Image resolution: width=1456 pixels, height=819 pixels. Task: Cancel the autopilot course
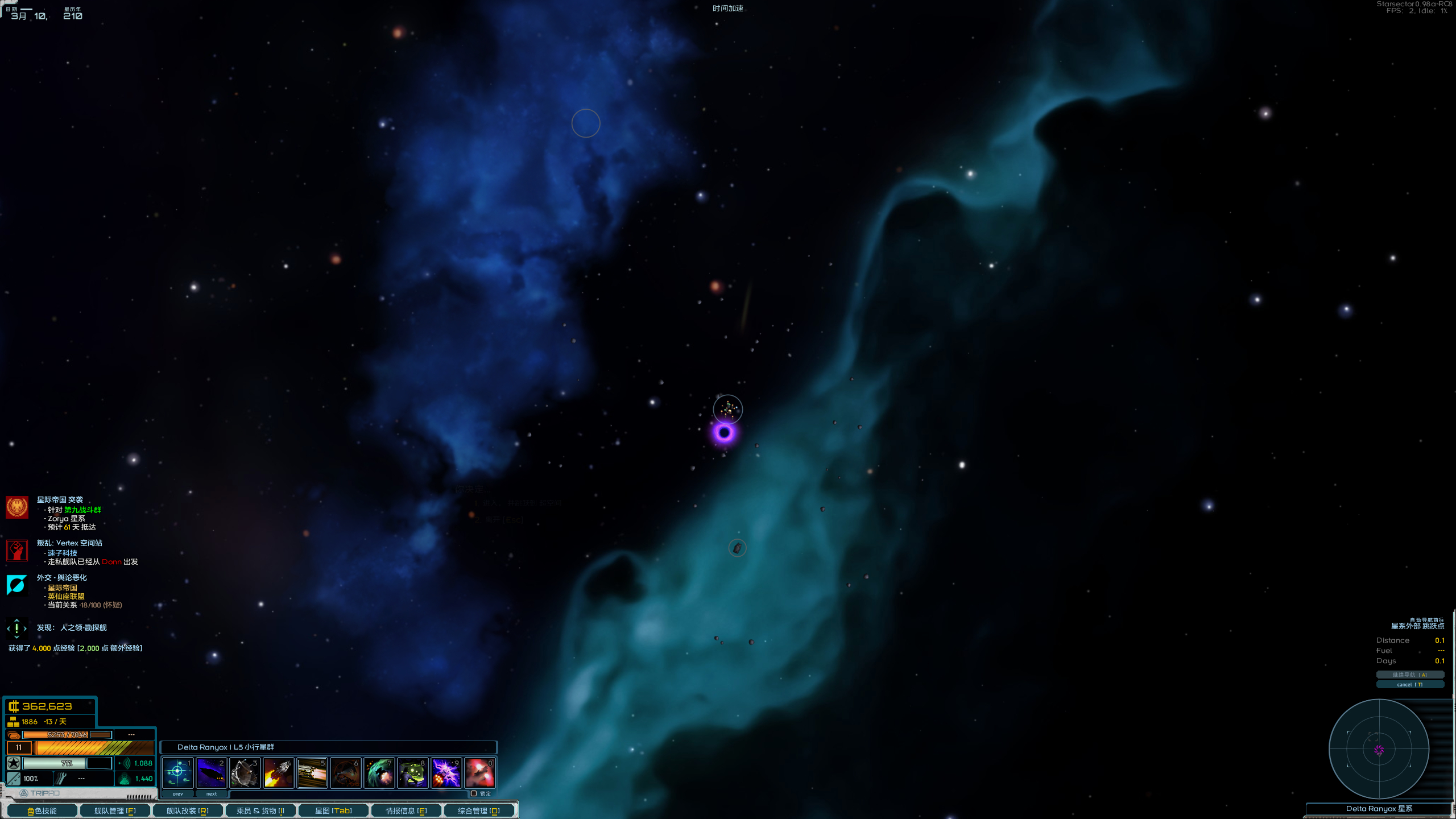tap(1409, 684)
